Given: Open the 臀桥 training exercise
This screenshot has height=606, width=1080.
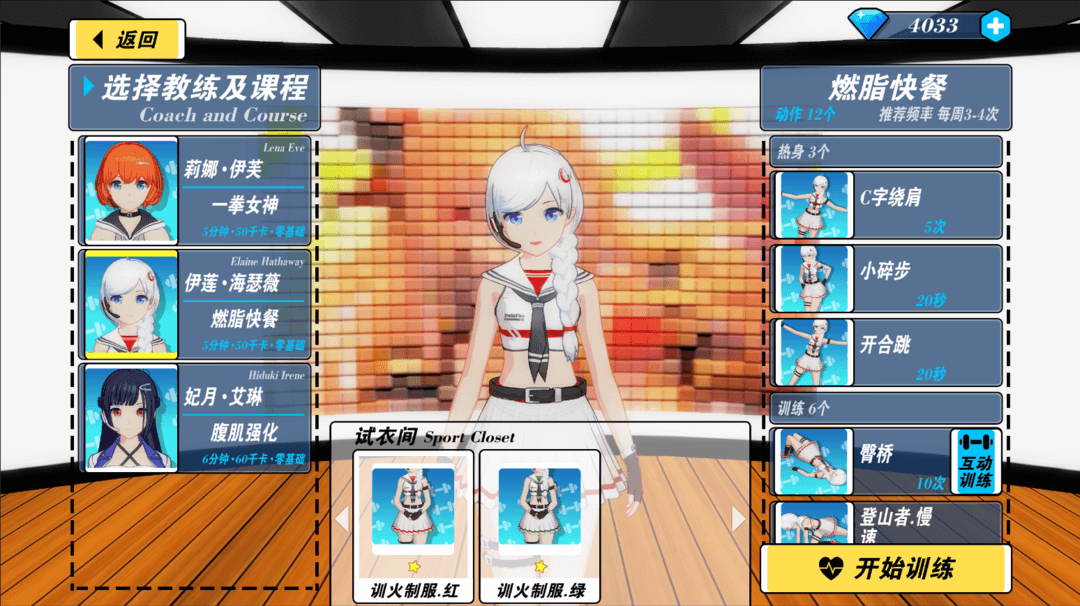Looking at the screenshot, I should (x=860, y=462).
